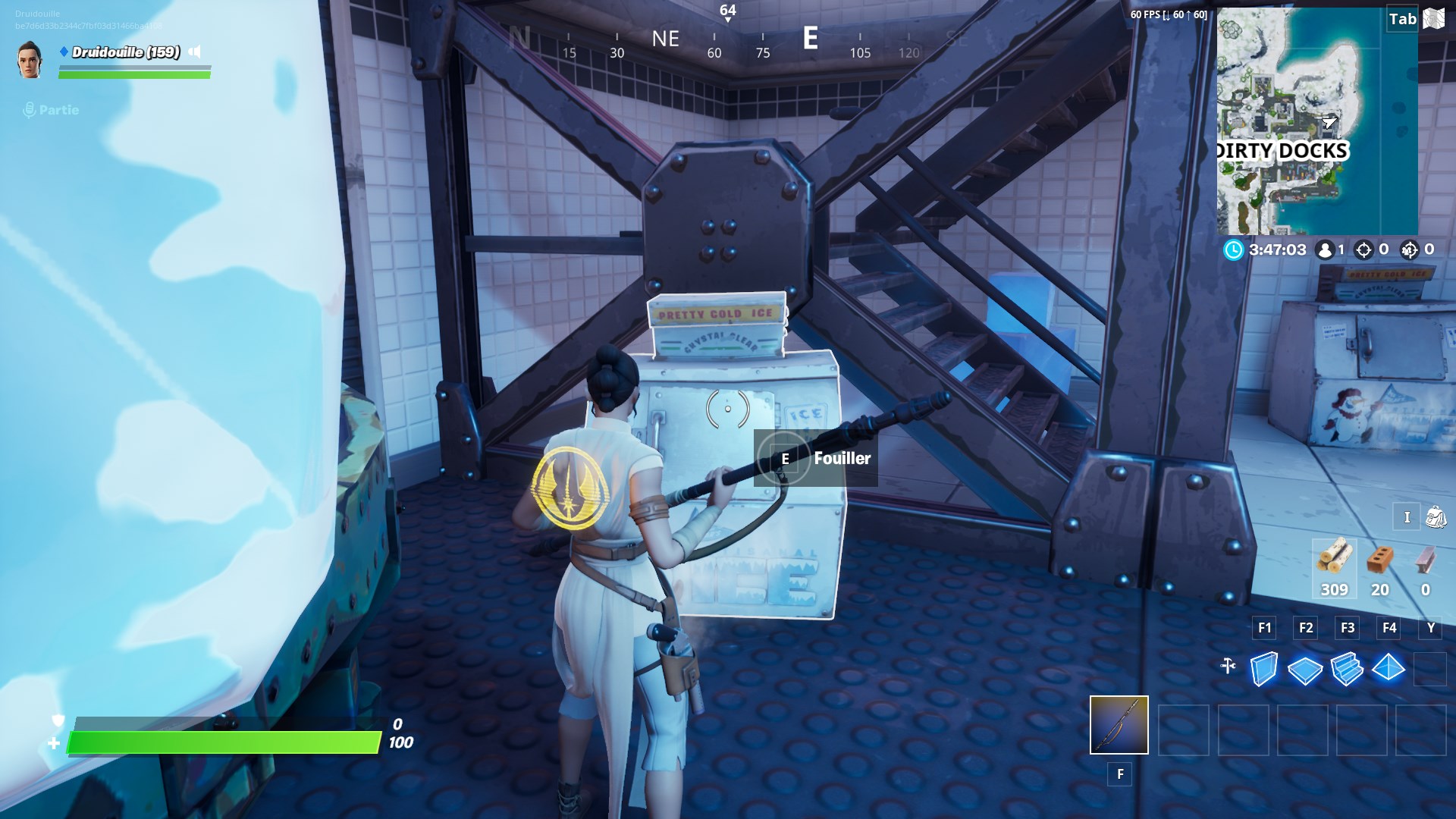
Task: Click the eliminations crosshair icon
Action: [1365, 249]
